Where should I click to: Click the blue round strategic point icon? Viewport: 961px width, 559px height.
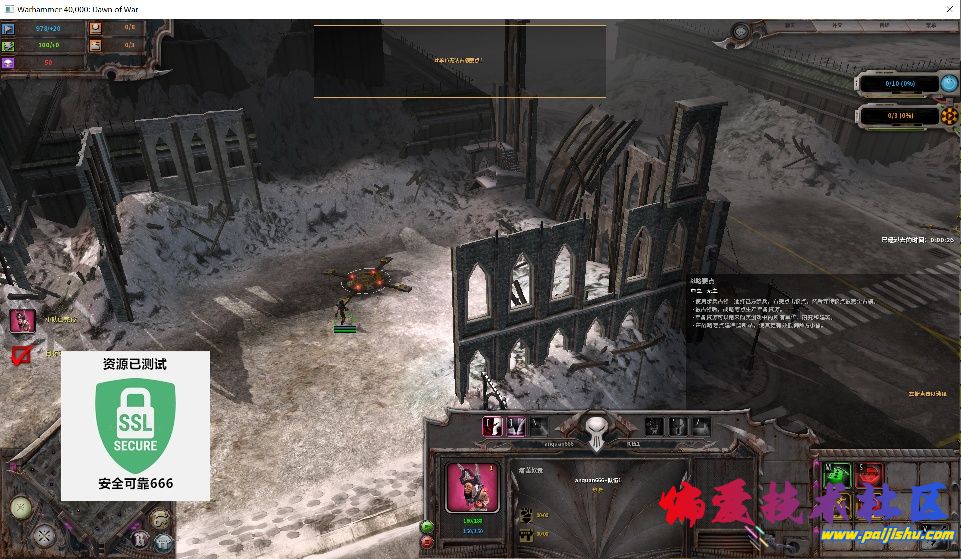948,83
